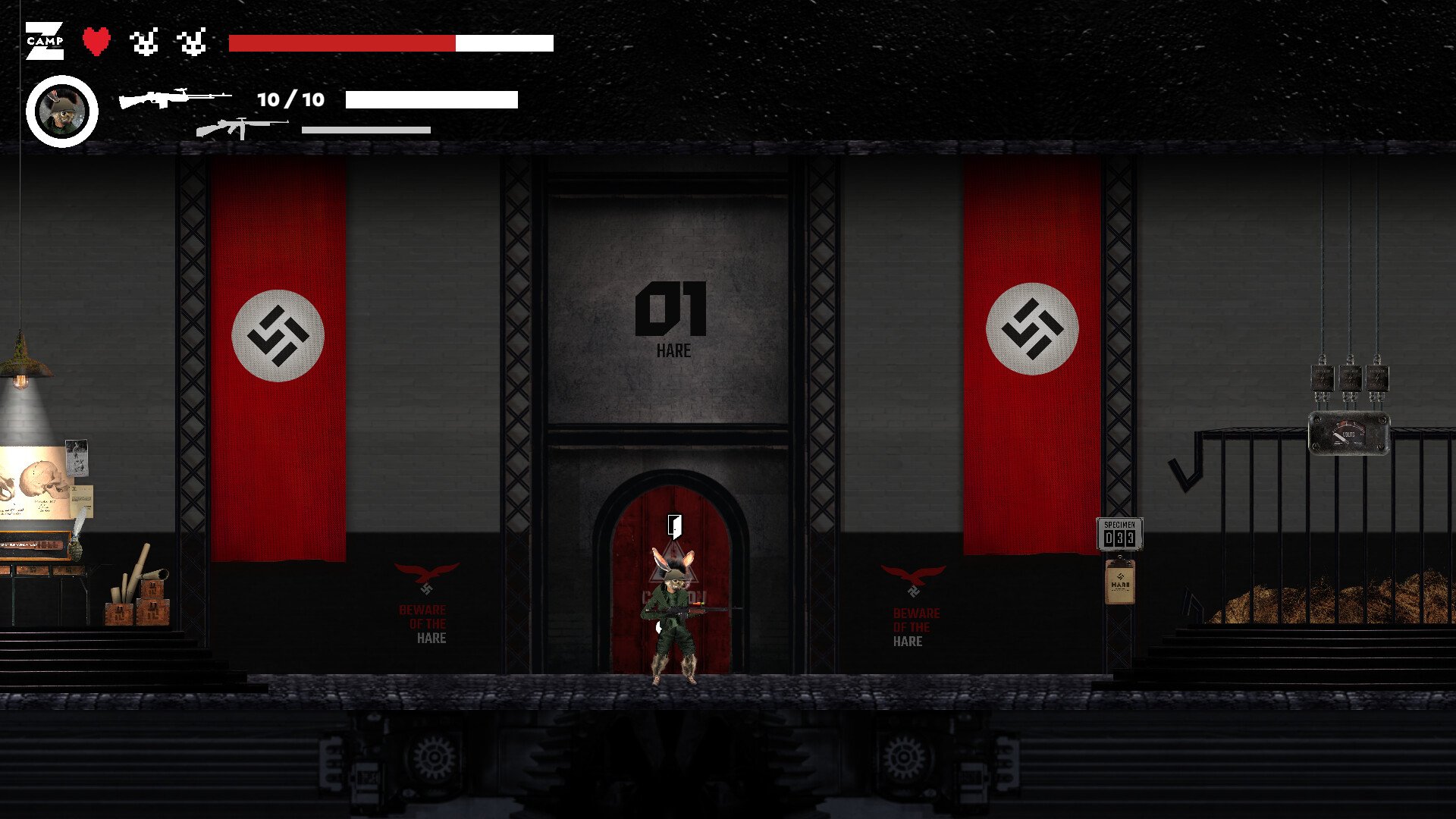Select the primary rifle weapon icon
Image resolution: width=1456 pixels, height=819 pixels.
coord(175,99)
